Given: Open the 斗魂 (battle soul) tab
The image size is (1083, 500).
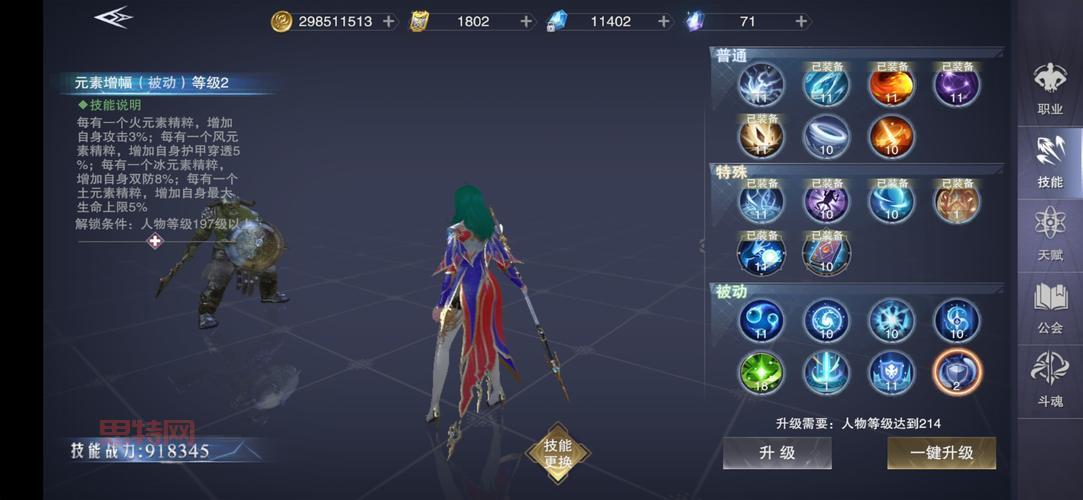Looking at the screenshot, I should pyautogui.click(x=1050, y=380).
